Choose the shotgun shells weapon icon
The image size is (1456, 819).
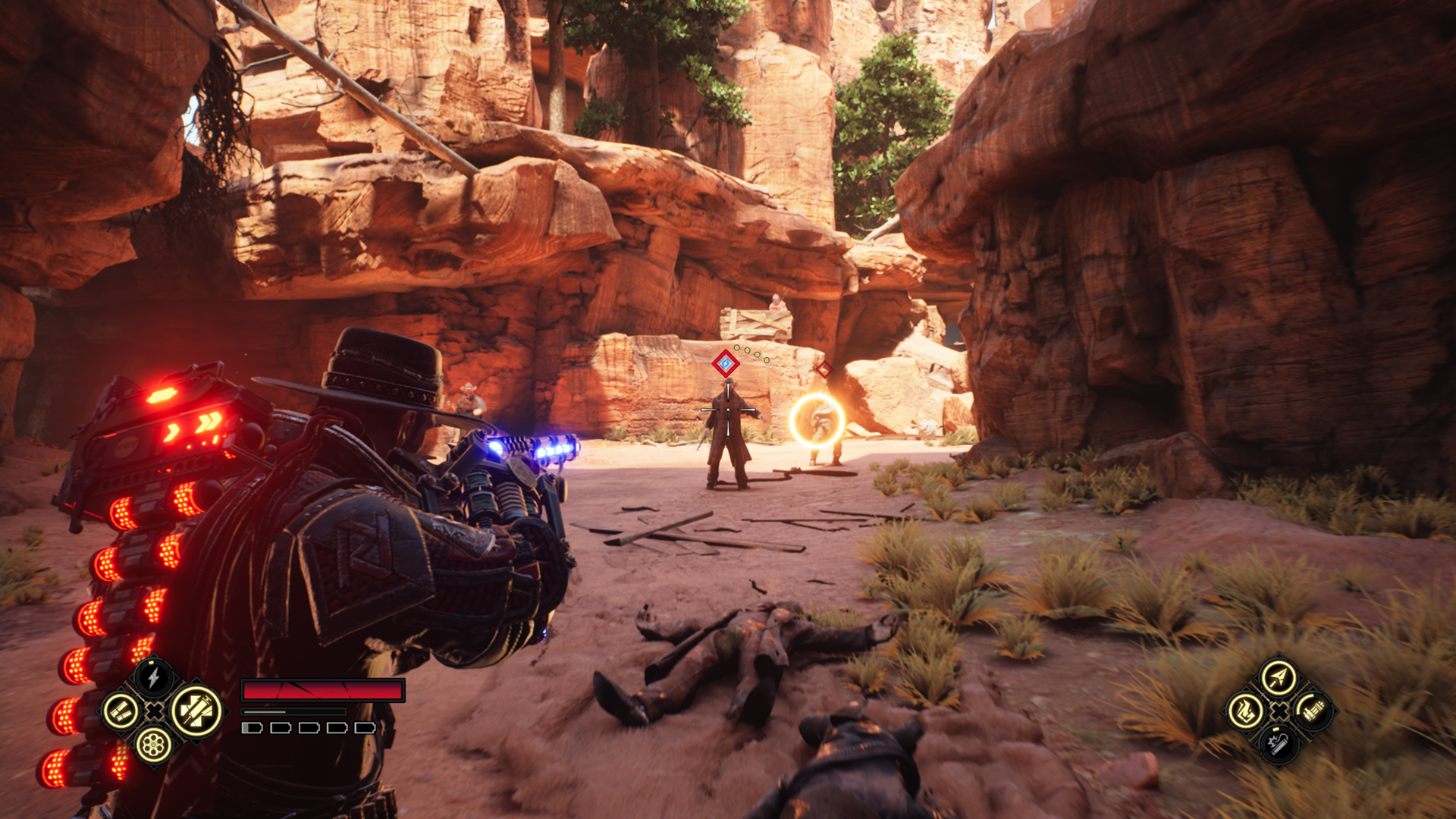click(x=121, y=711)
